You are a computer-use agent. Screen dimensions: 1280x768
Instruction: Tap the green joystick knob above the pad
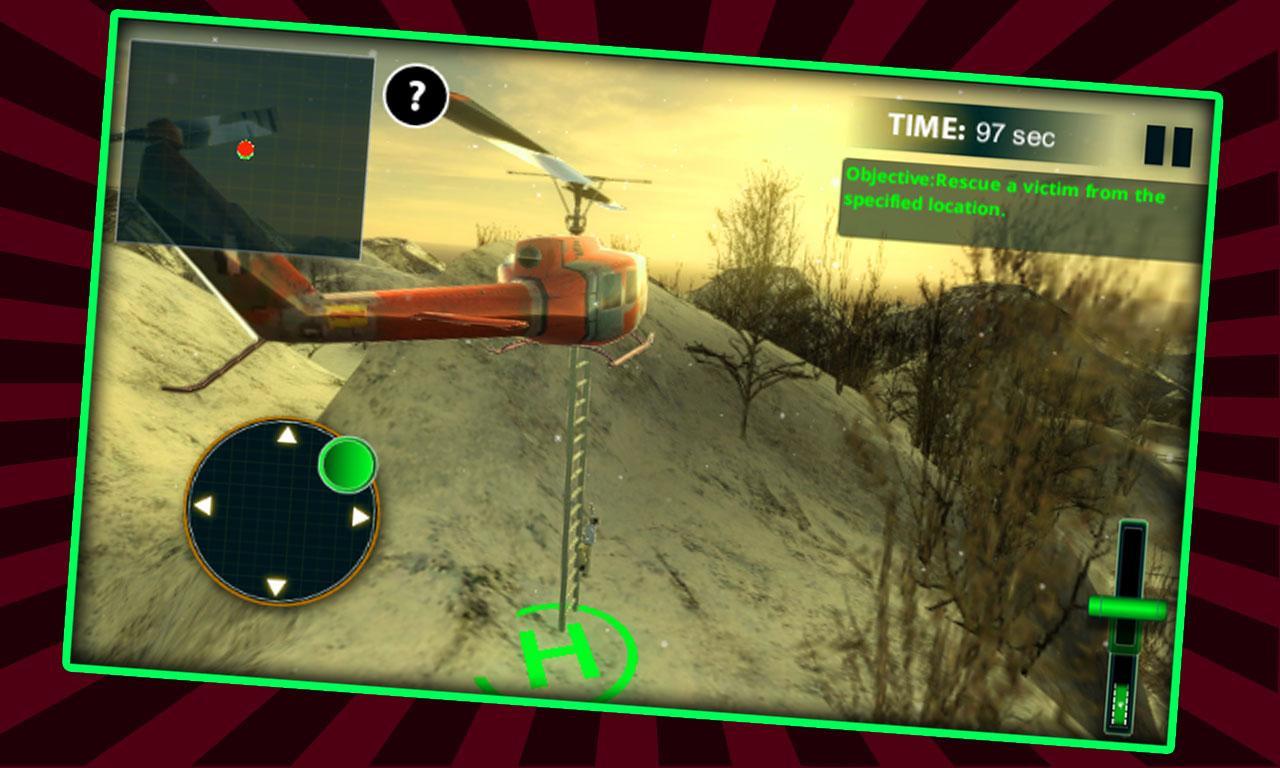pos(350,464)
